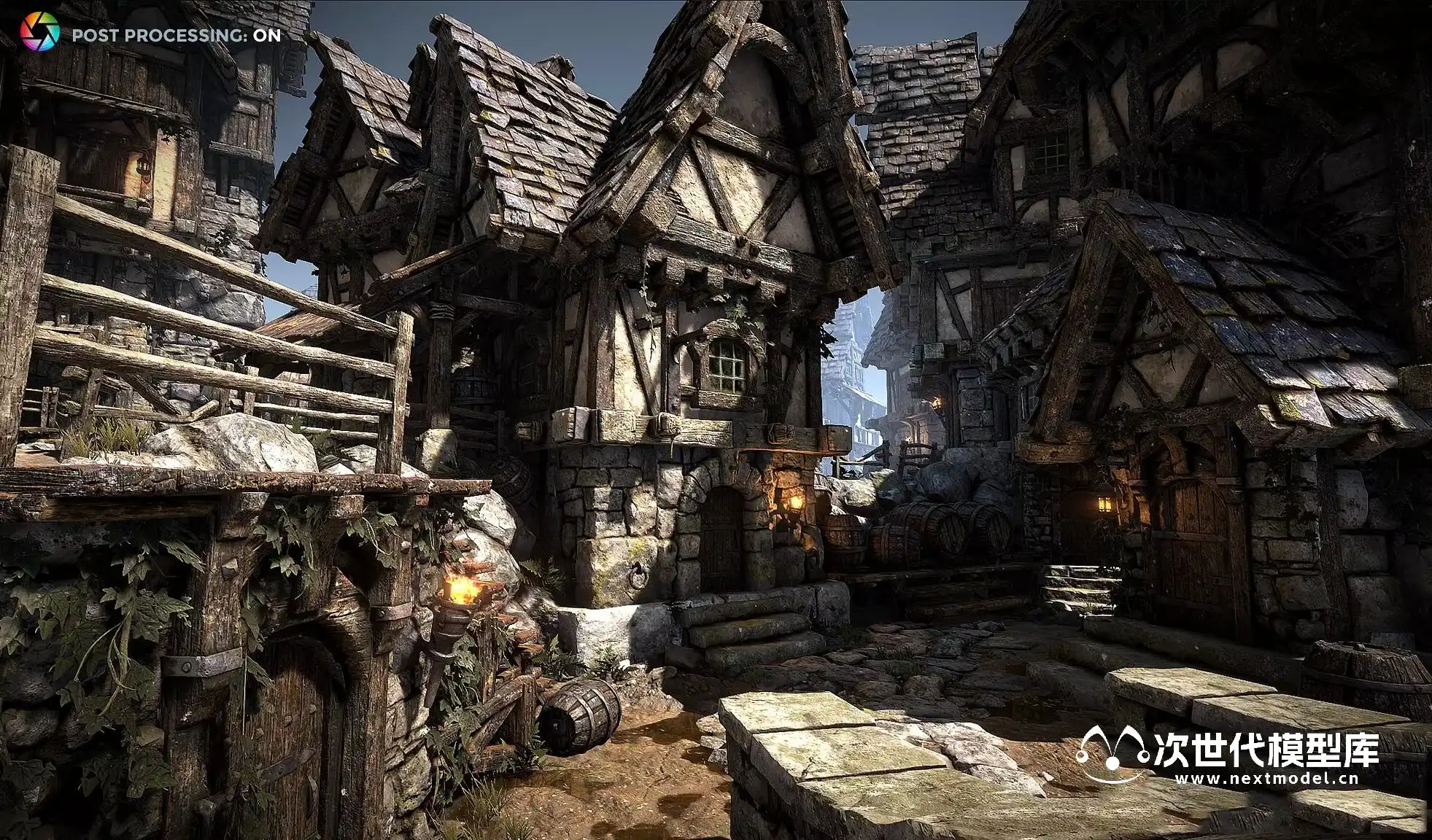The width and height of the screenshot is (1432, 840).
Task: Toggle the Post Processing: ON label
Action: point(176,35)
